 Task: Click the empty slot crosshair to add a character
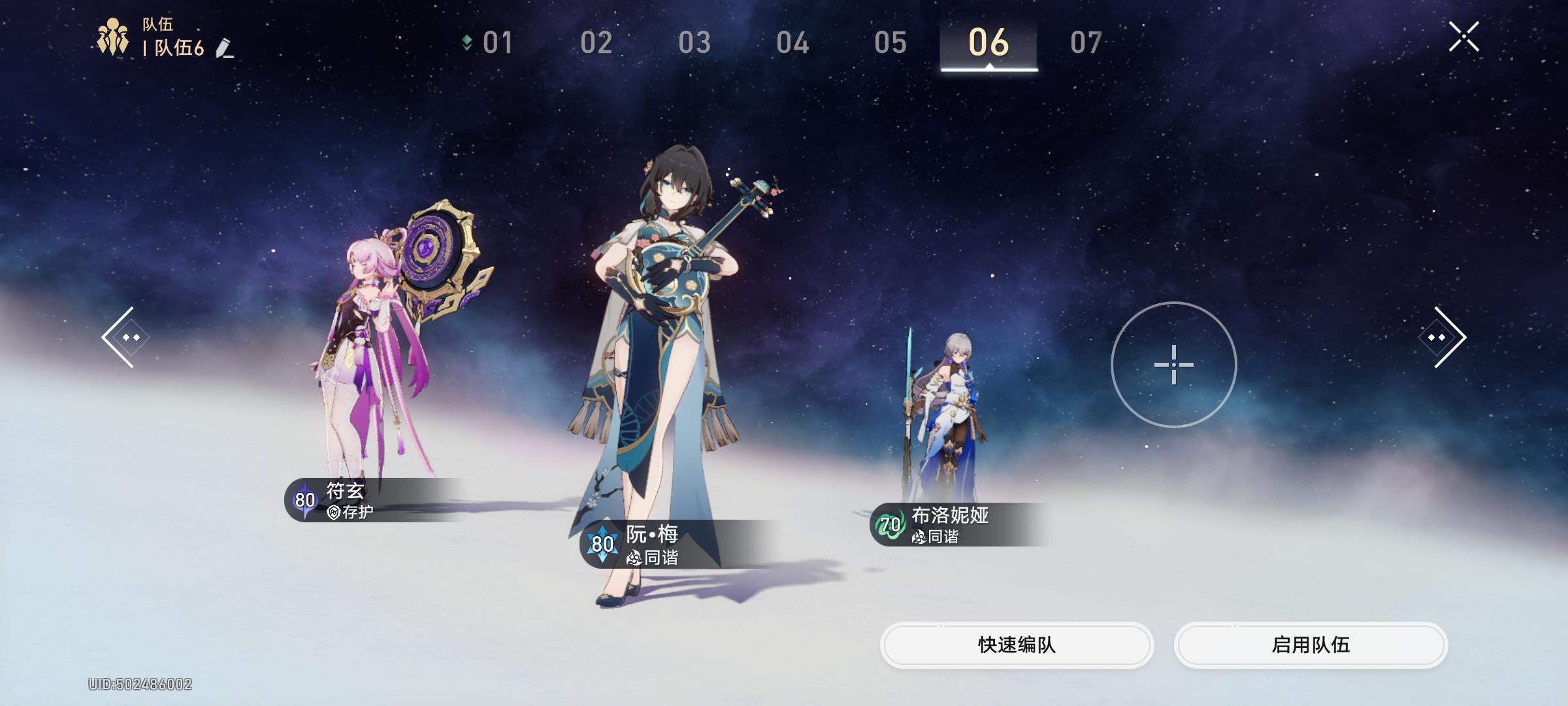tap(1174, 366)
